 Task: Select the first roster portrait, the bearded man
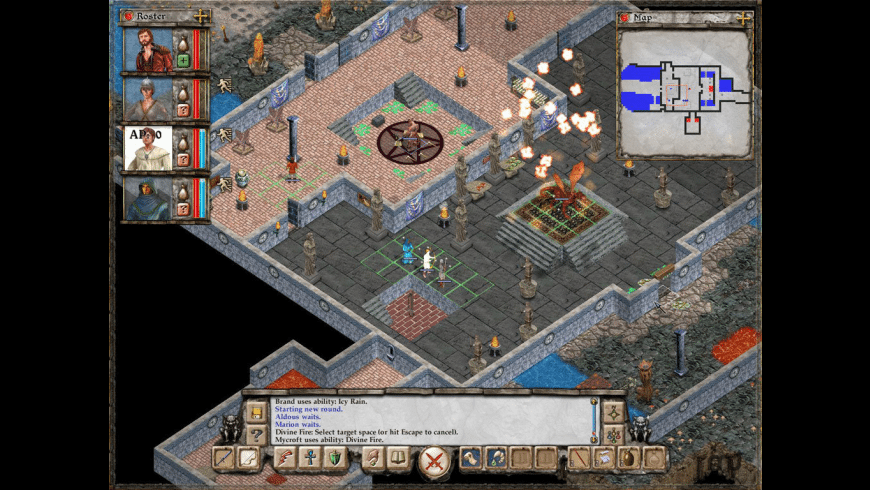point(147,49)
